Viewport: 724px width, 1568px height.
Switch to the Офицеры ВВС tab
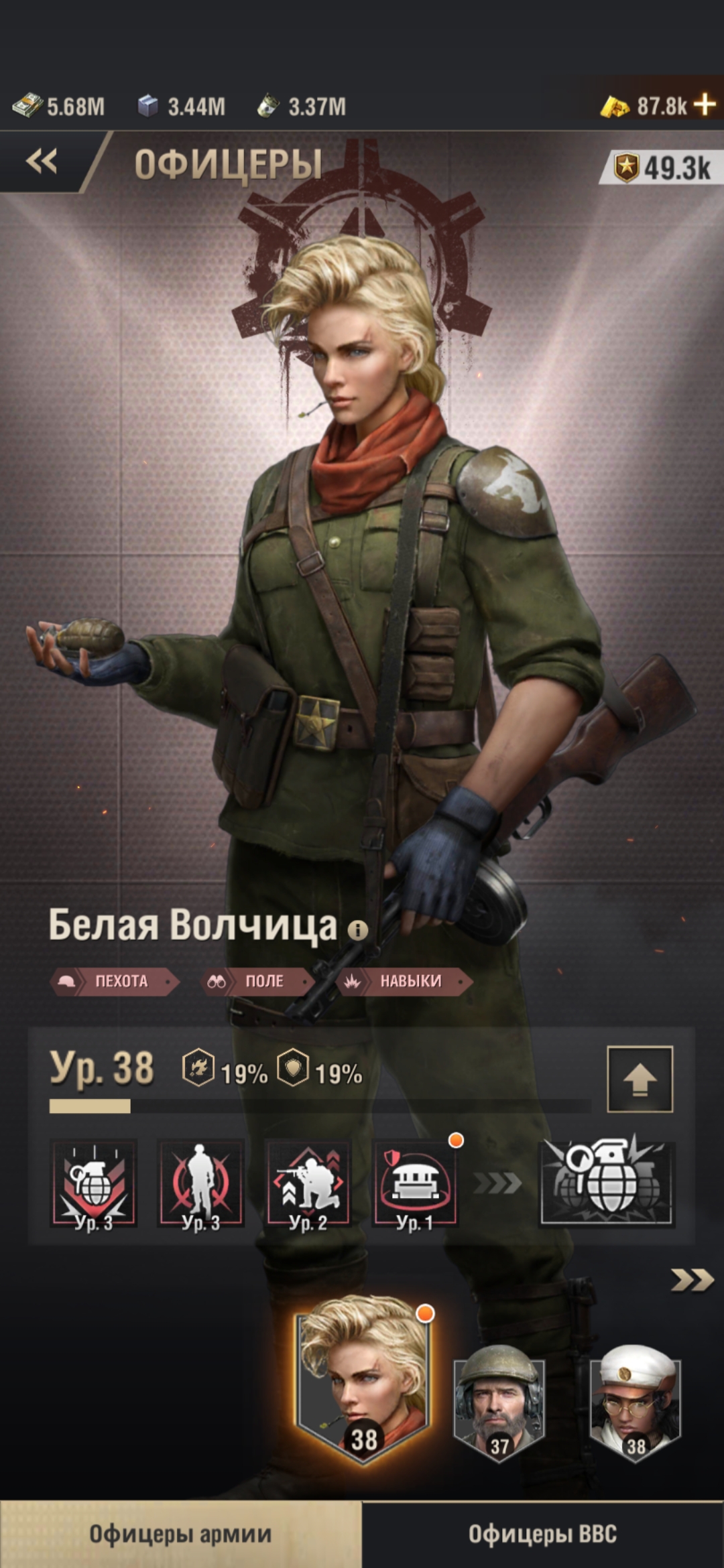pos(543,1534)
